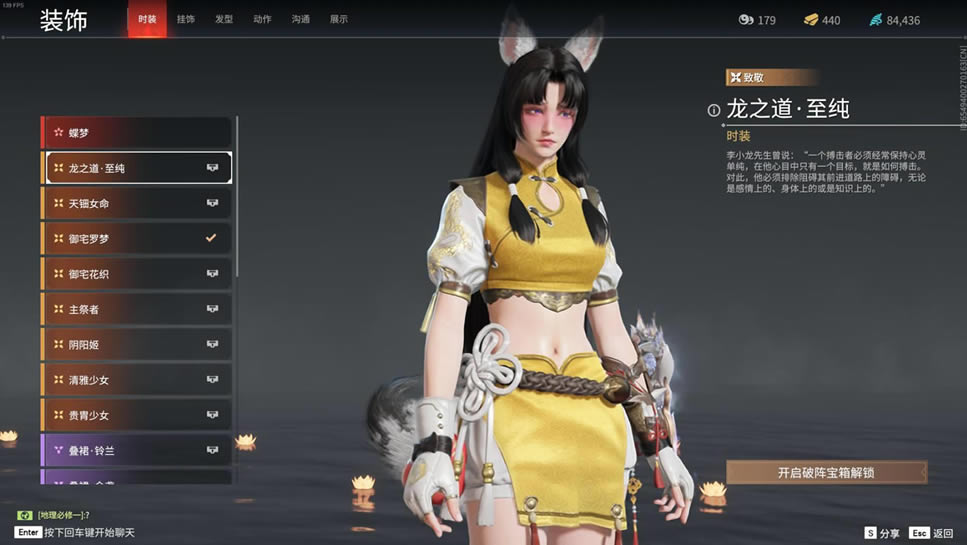This screenshot has width=967, height=545.
Task: Click the 返回 back button
Action: tap(932, 533)
